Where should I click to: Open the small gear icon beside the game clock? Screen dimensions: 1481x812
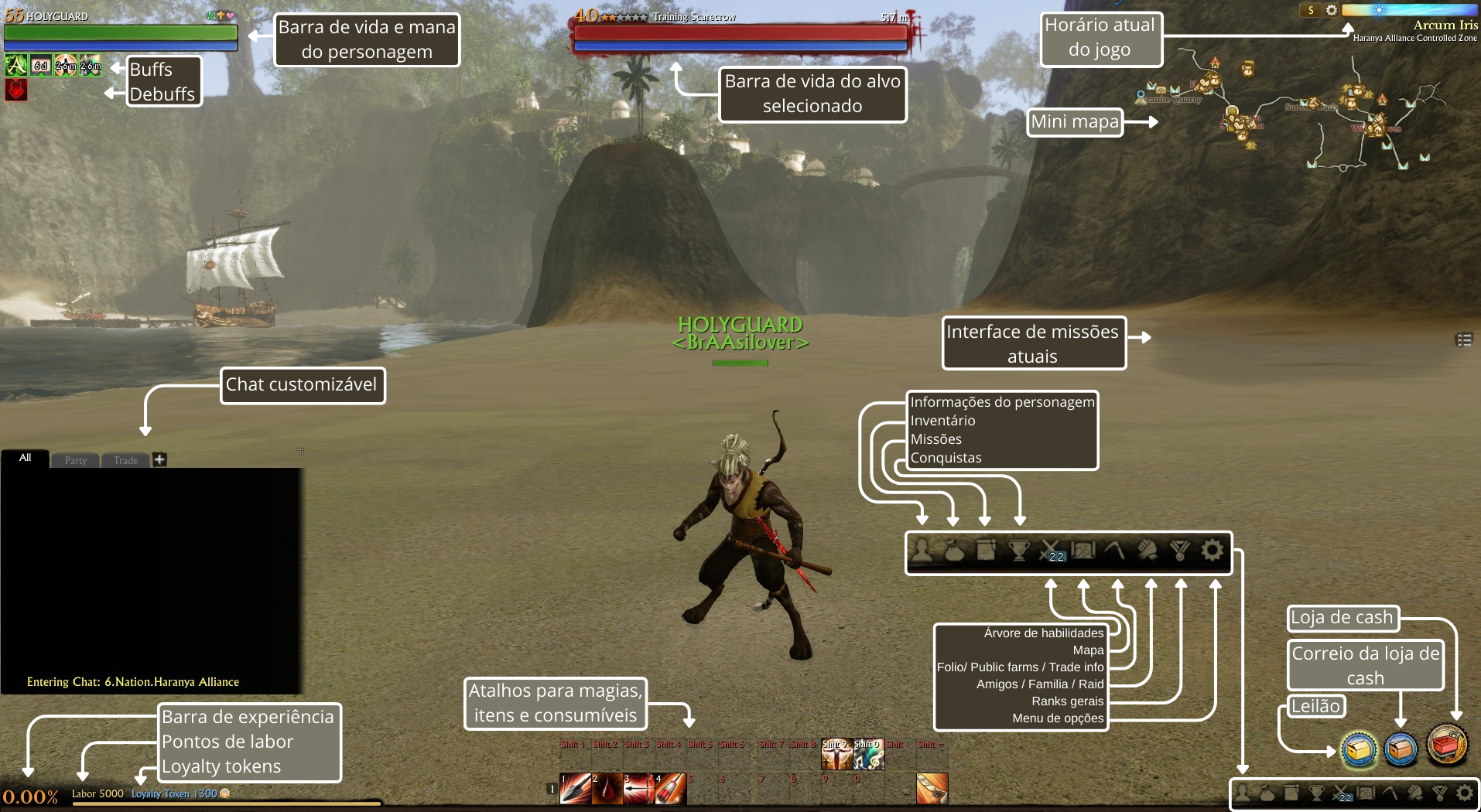pyautogui.click(x=1332, y=10)
